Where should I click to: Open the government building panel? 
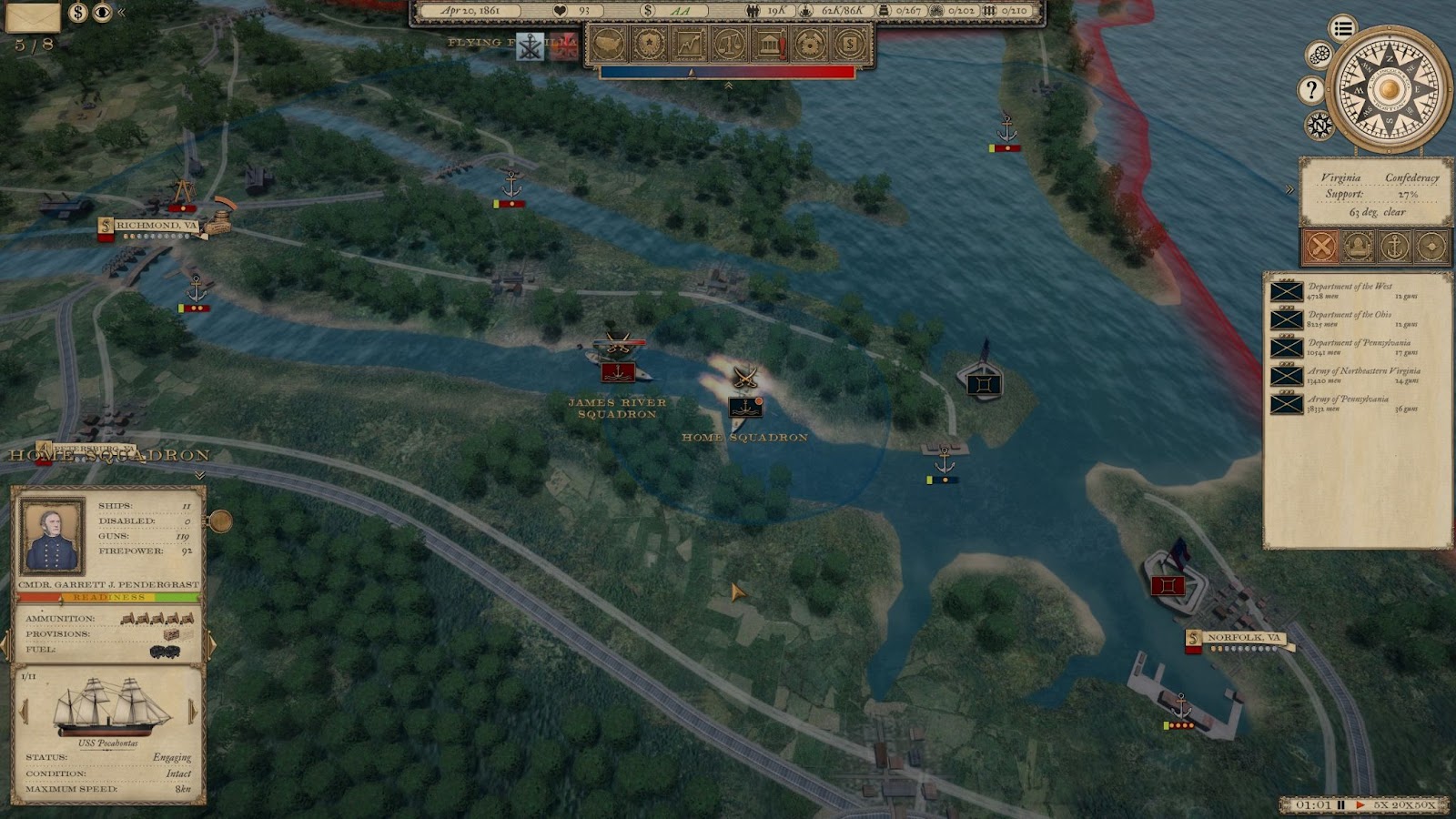coord(769,43)
